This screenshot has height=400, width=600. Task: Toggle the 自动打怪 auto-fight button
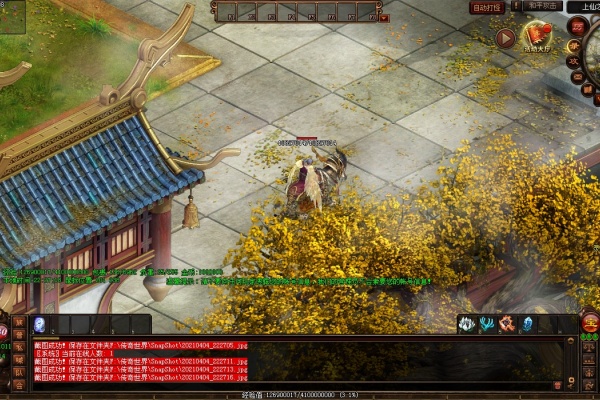click(x=486, y=6)
